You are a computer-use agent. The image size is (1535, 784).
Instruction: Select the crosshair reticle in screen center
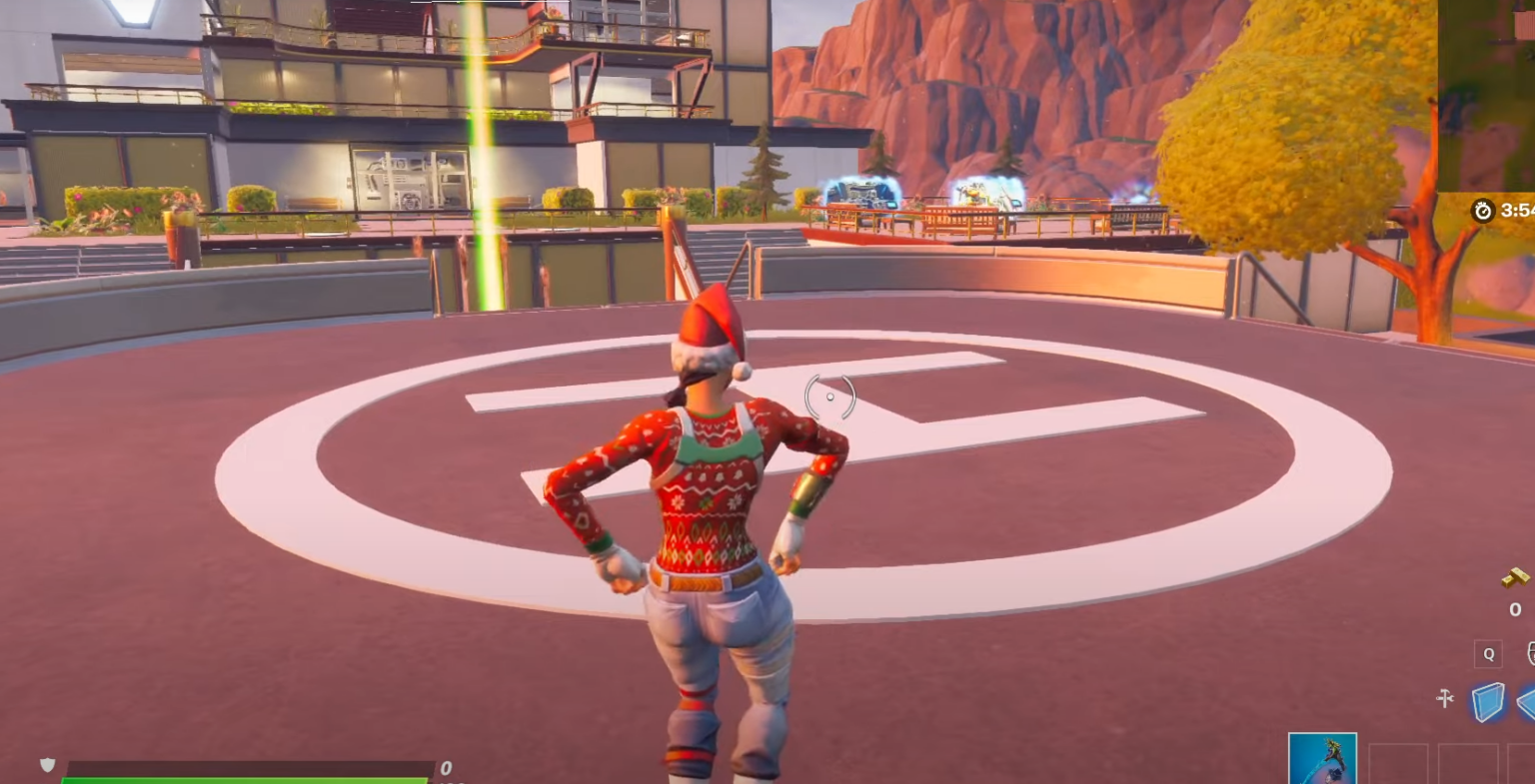pos(829,396)
